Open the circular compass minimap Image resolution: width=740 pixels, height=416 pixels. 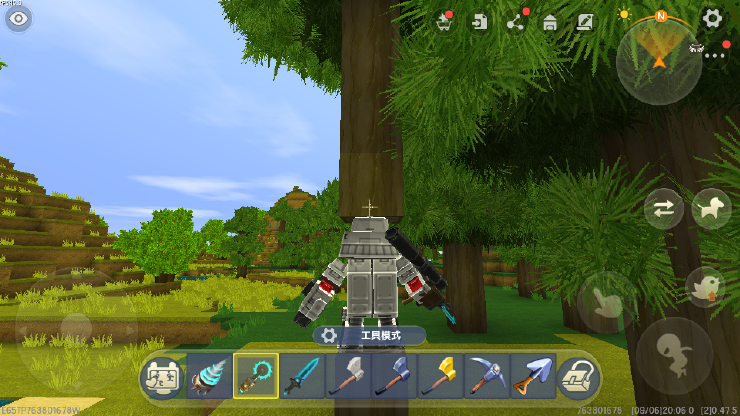click(x=659, y=58)
